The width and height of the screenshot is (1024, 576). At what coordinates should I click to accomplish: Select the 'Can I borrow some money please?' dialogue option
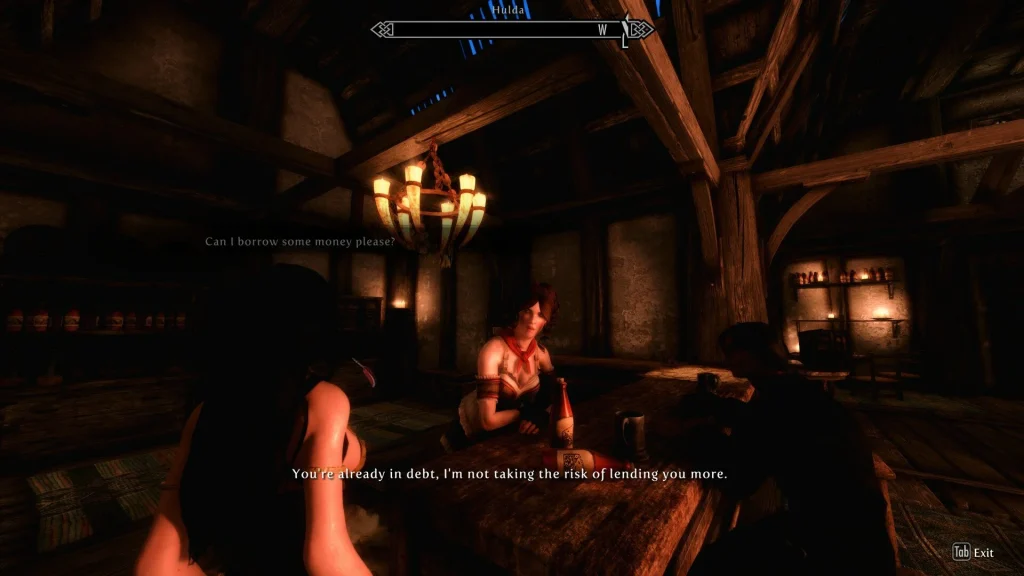tap(300, 242)
